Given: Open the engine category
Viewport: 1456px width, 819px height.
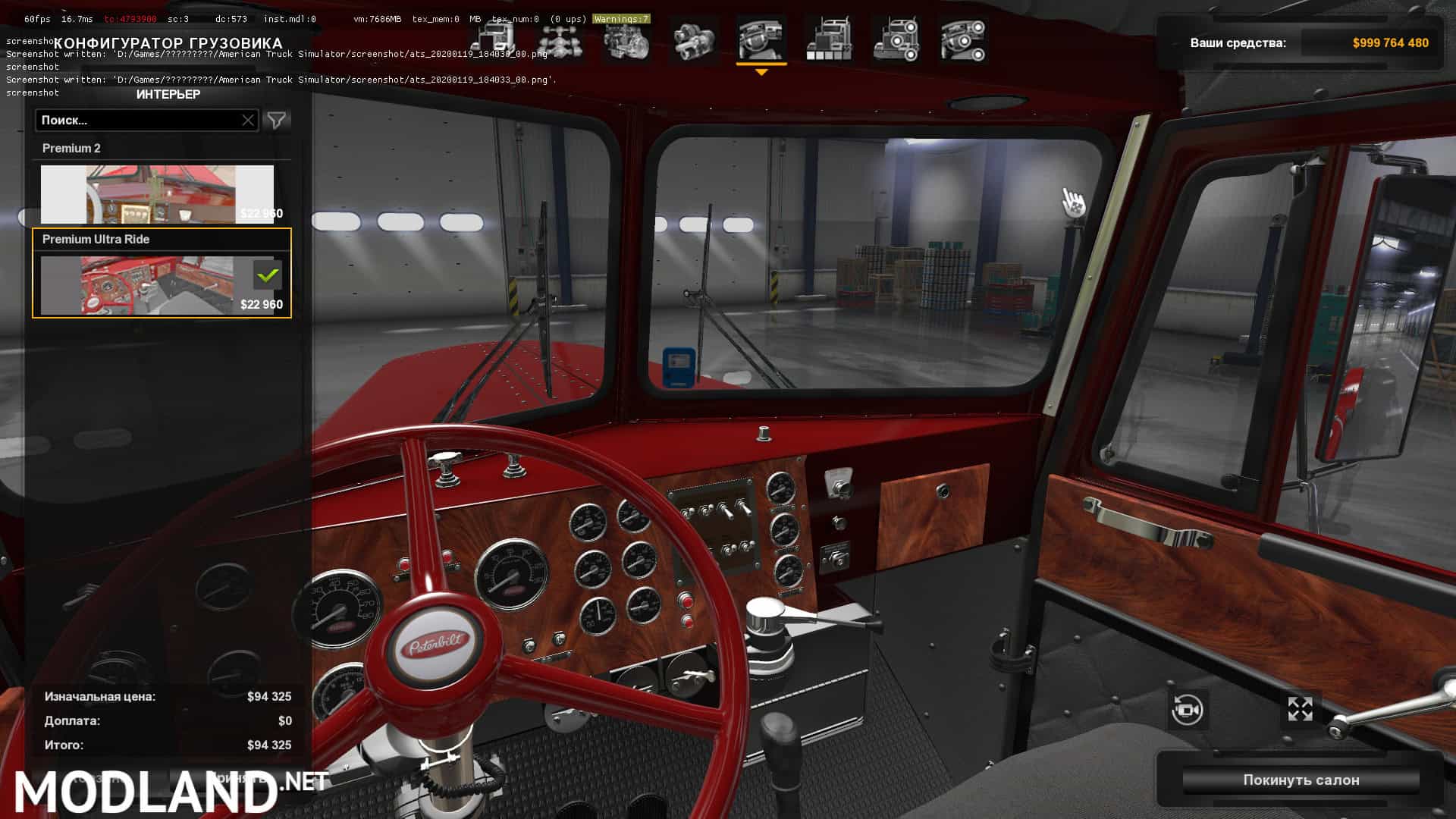Looking at the screenshot, I should (x=626, y=39).
